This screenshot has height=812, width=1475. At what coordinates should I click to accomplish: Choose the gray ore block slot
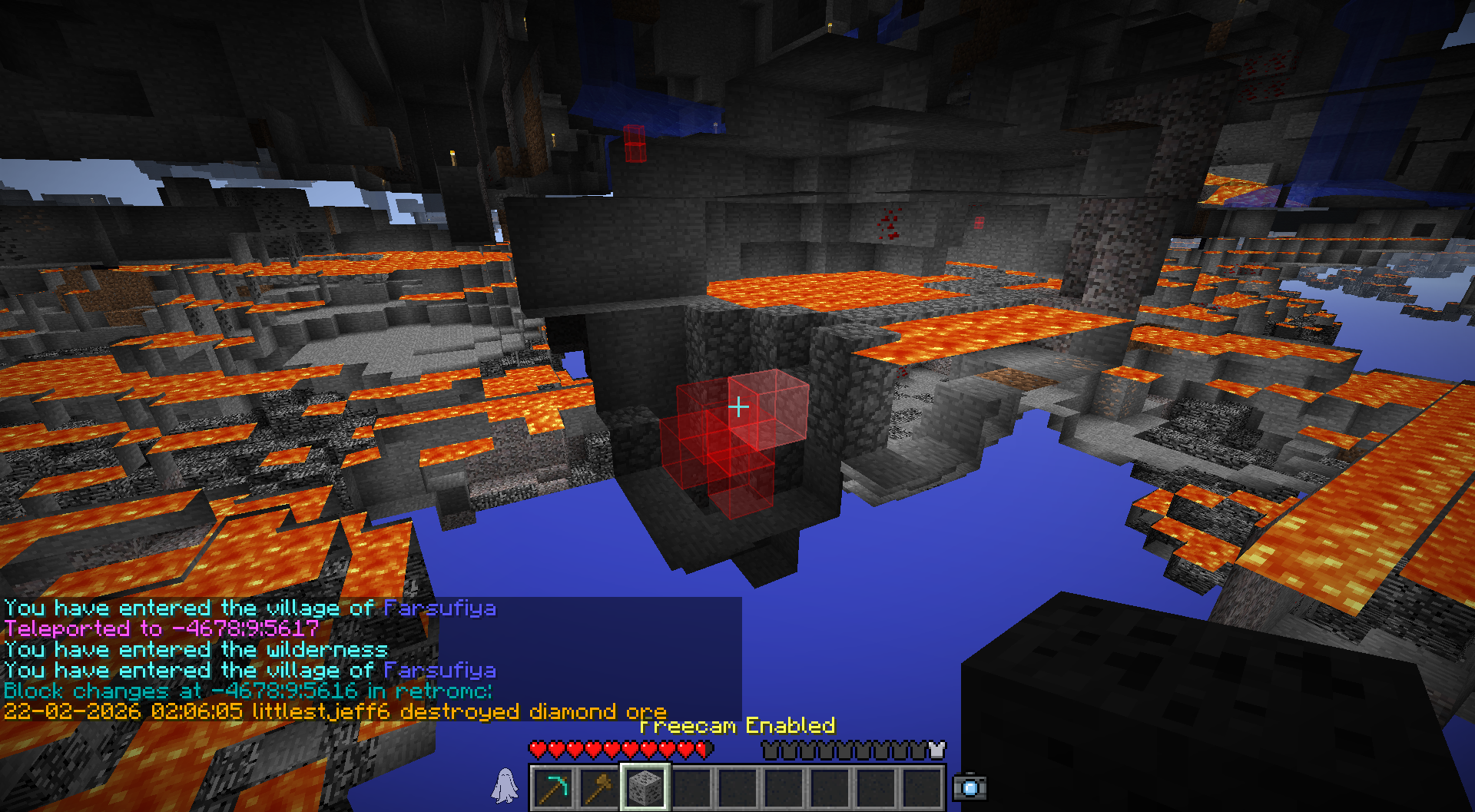[x=645, y=787]
